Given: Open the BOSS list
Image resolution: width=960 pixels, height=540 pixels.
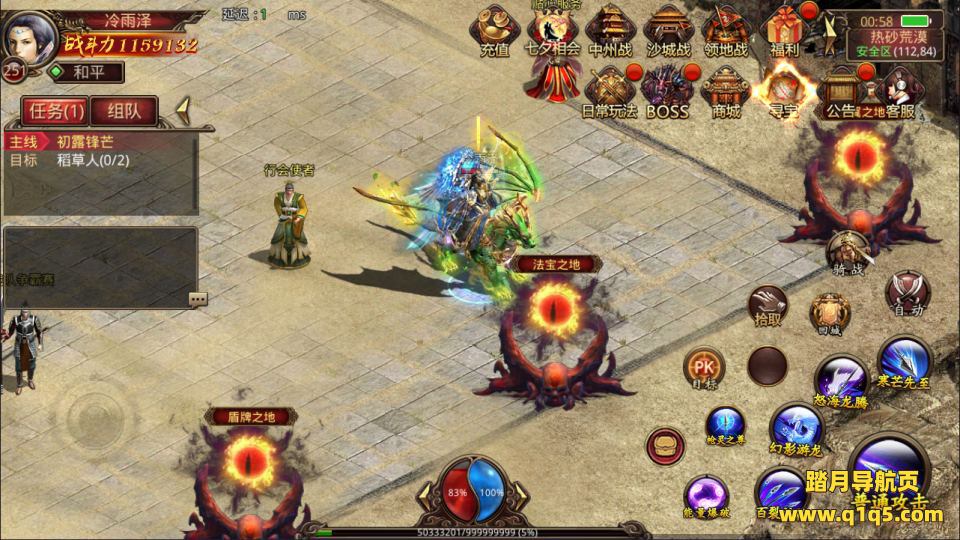Looking at the screenshot, I should point(667,90).
